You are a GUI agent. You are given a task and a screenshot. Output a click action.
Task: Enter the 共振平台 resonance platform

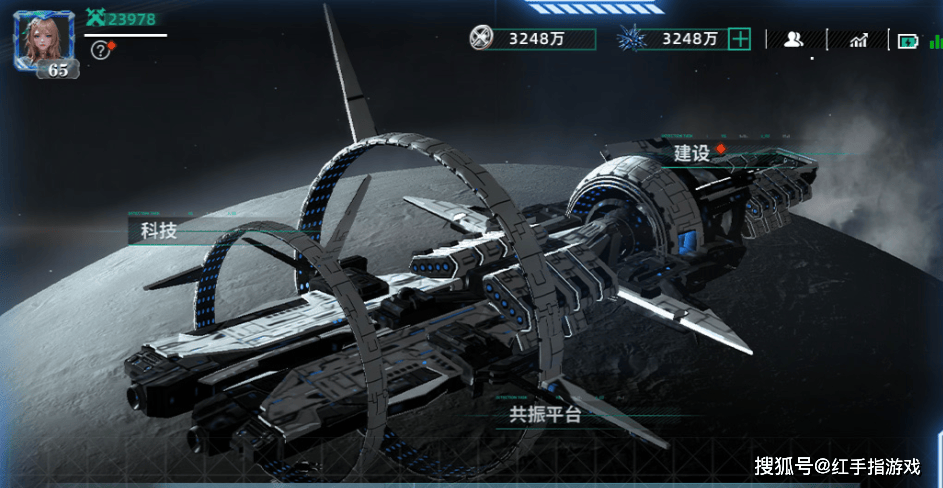pyautogui.click(x=545, y=415)
